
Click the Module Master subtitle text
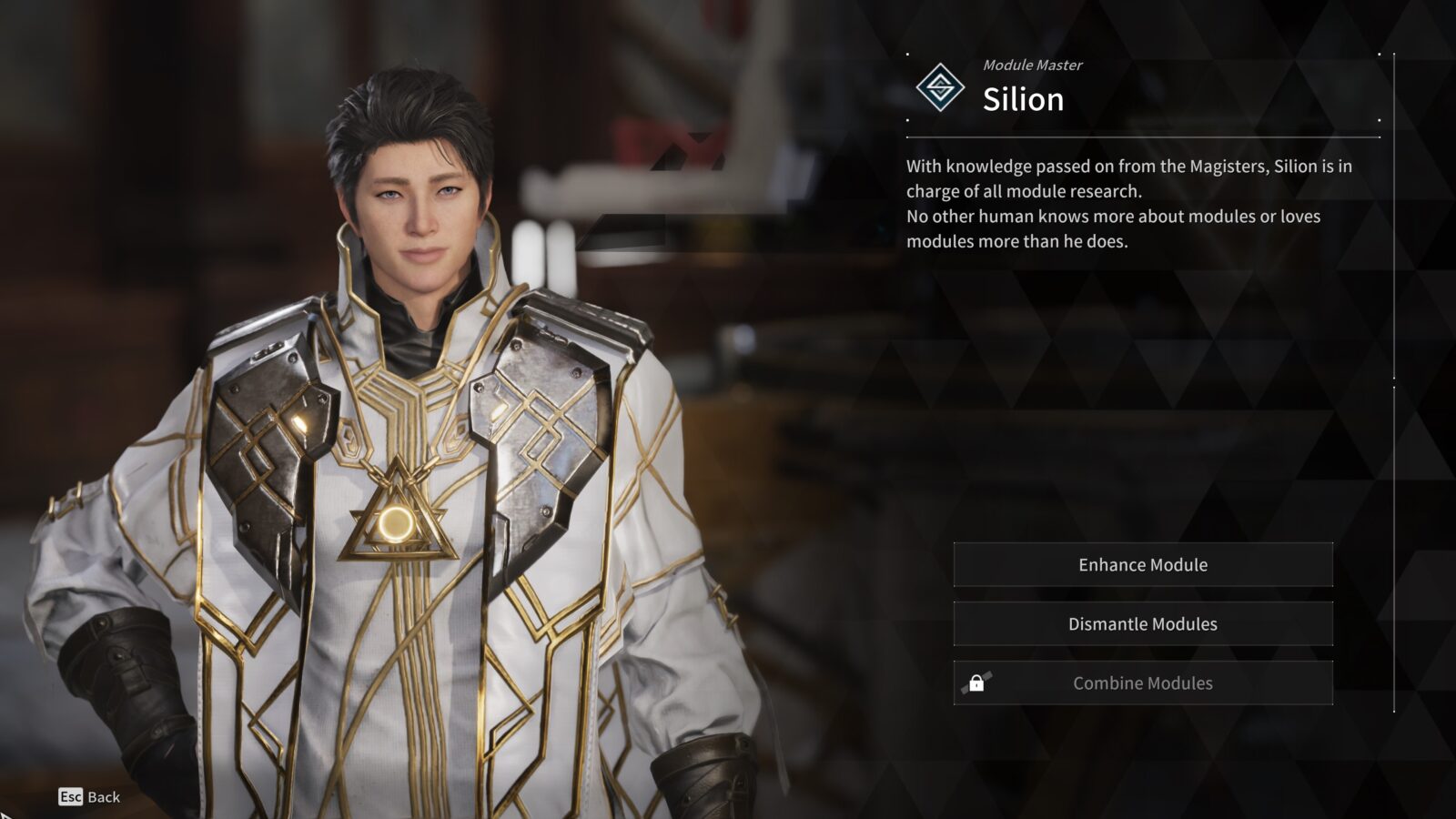pos(1033,65)
